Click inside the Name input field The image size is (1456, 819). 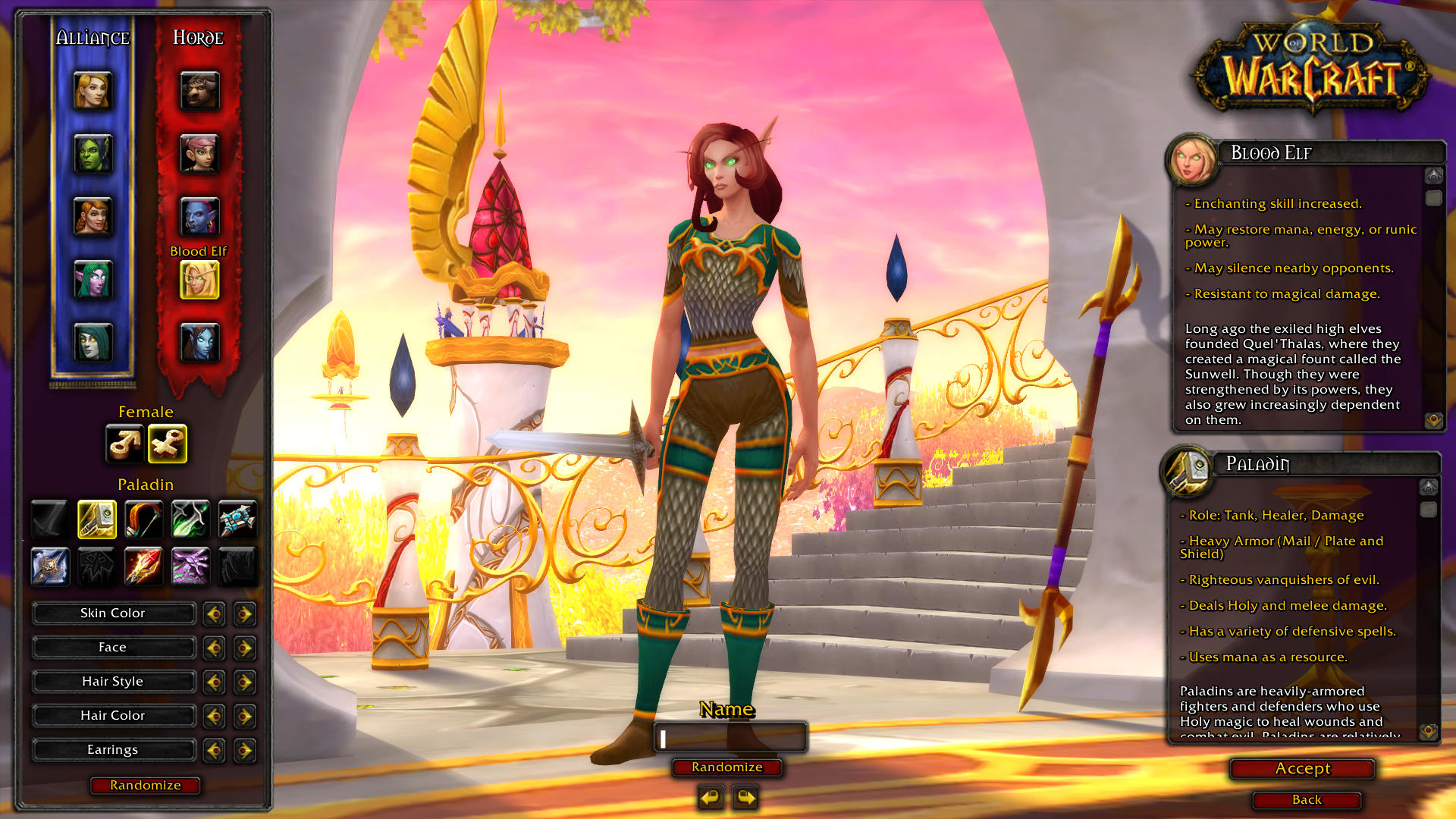(x=729, y=737)
